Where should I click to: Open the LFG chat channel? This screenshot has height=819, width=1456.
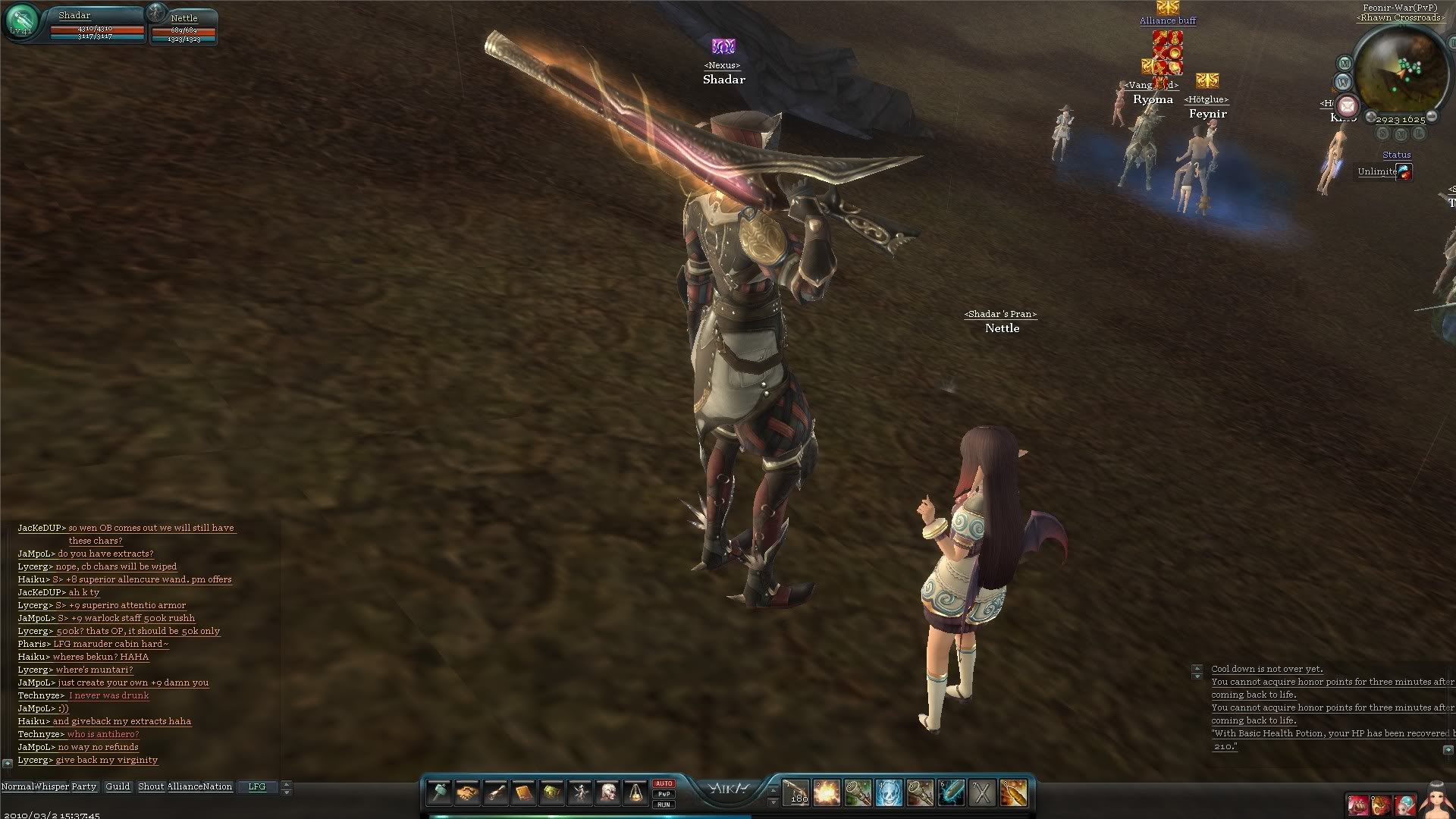tap(257, 786)
